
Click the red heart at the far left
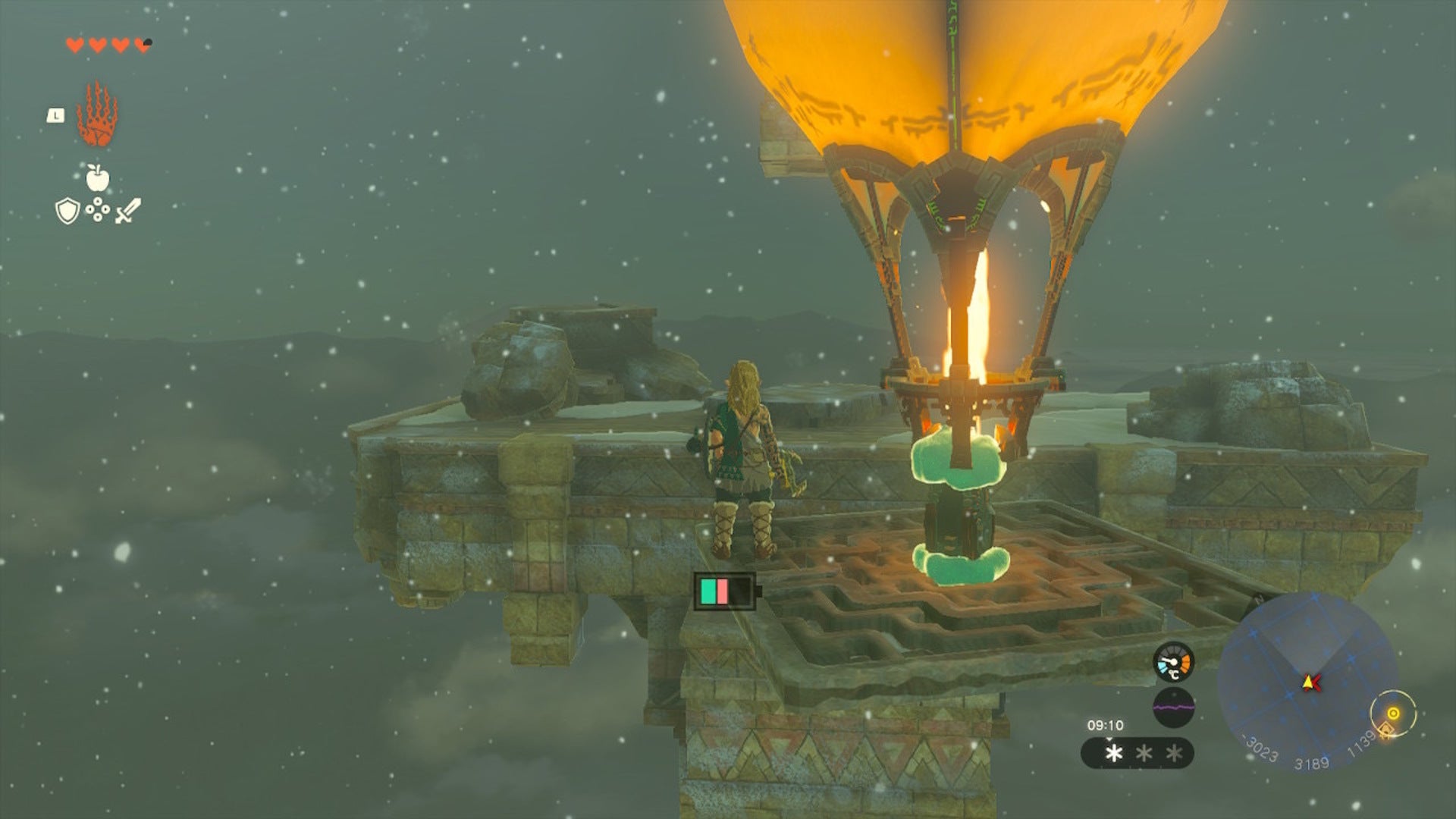[74, 45]
